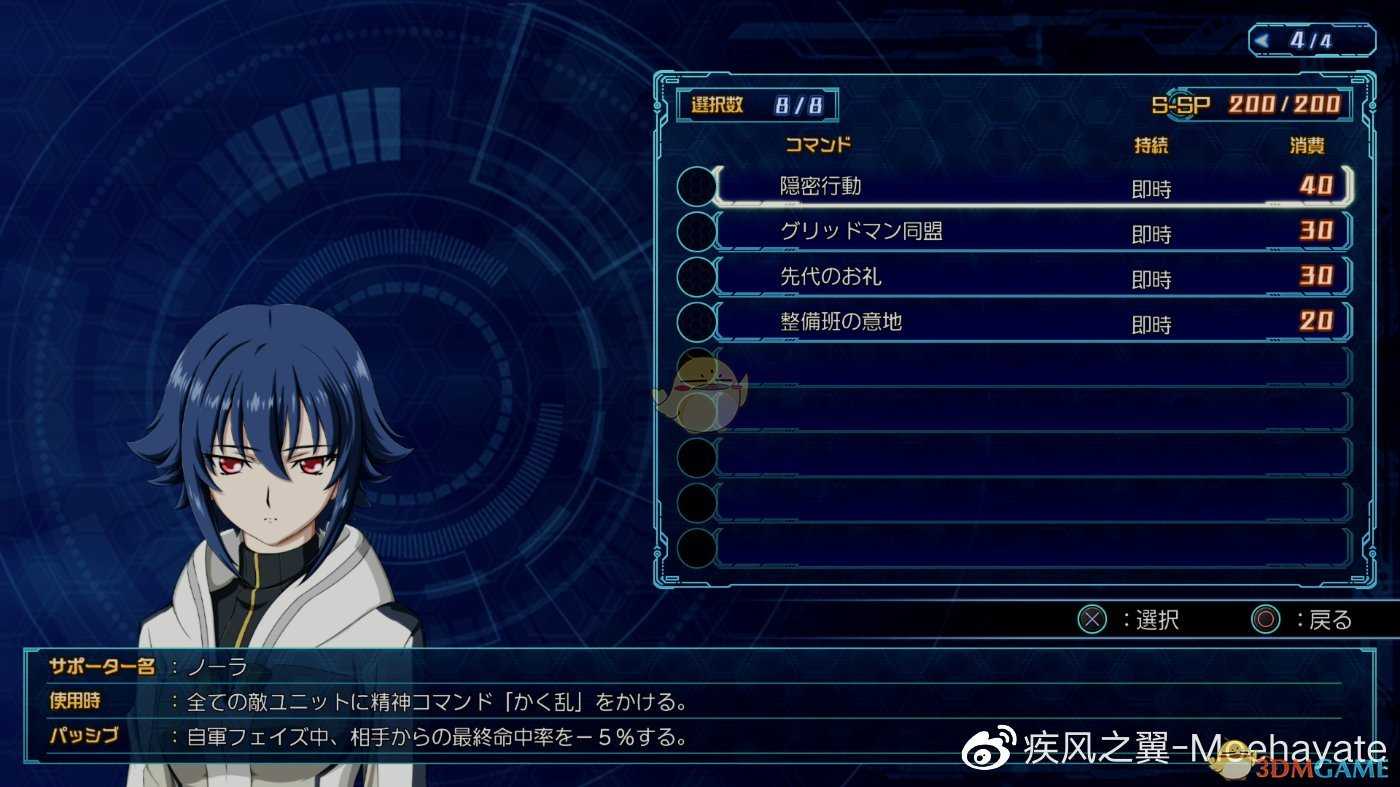Click the left arrow on 4/4 pager
The width and height of the screenshot is (1400, 787).
[x=1262, y=38]
